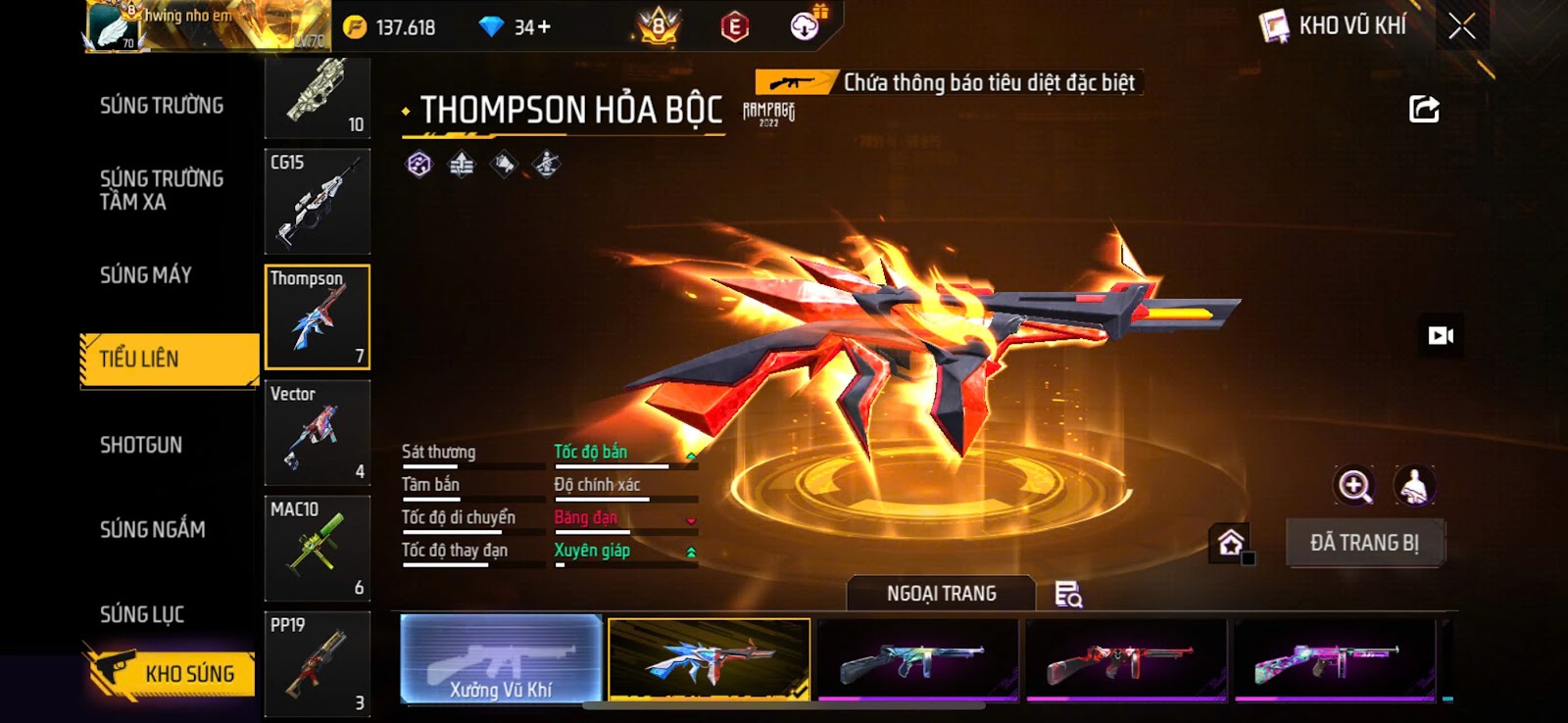Choose the Shotgun weapon category
This screenshot has height=723, width=1568.
coord(141,445)
